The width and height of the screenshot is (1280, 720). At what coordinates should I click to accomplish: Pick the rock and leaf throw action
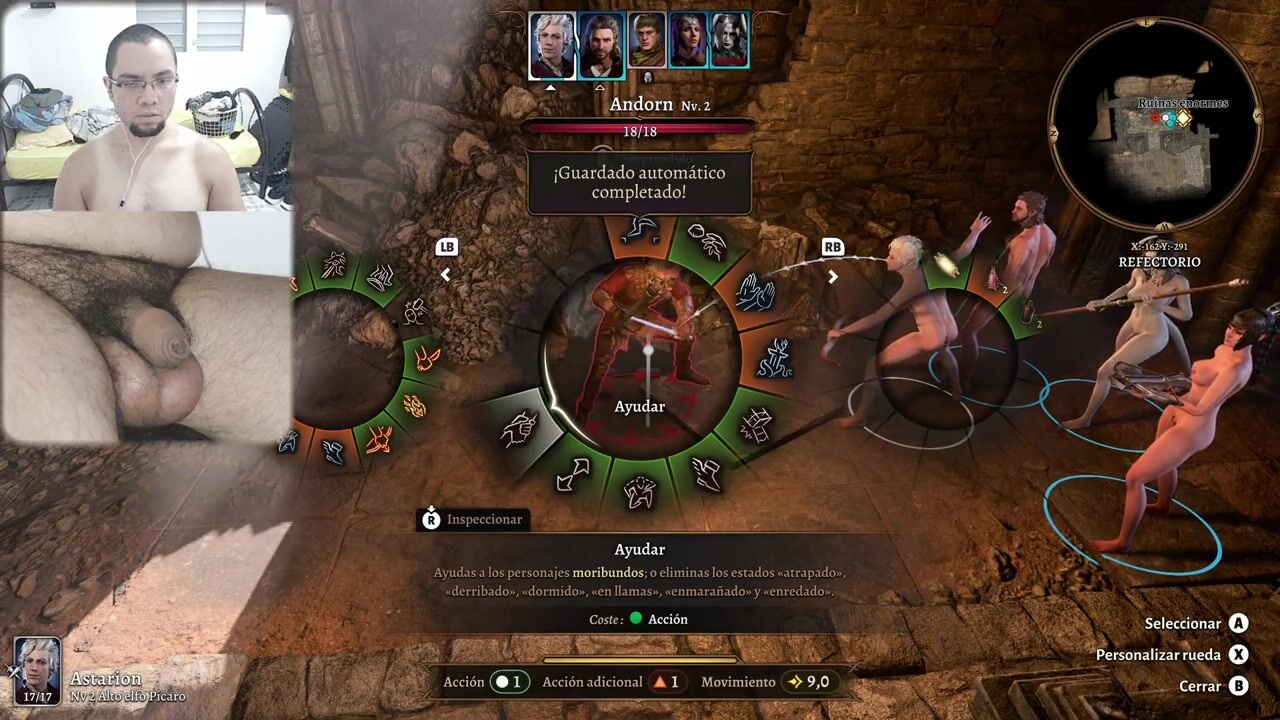click(x=707, y=243)
